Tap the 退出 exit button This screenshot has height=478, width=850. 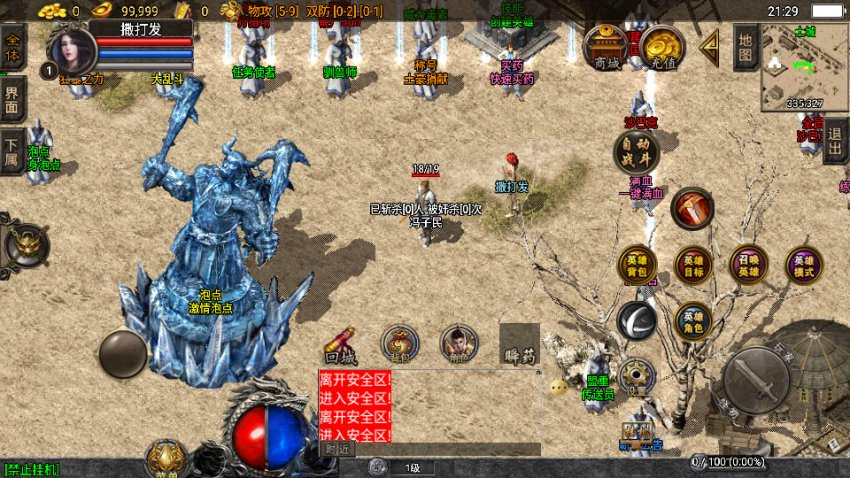point(836,141)
